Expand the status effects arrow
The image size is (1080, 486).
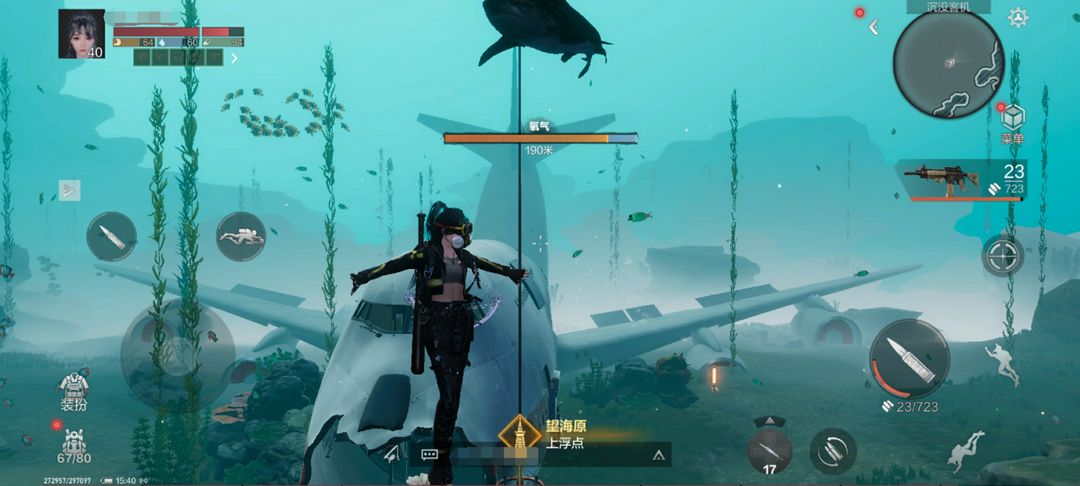(235, 58)
